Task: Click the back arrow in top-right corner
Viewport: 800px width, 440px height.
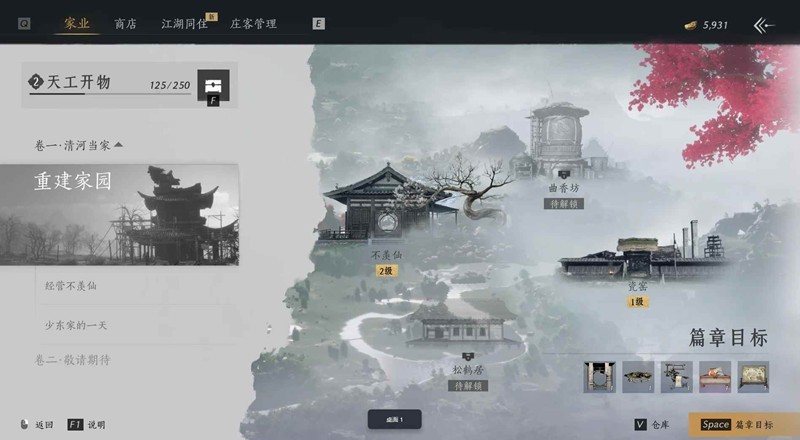Action: (x=764, y=25)
